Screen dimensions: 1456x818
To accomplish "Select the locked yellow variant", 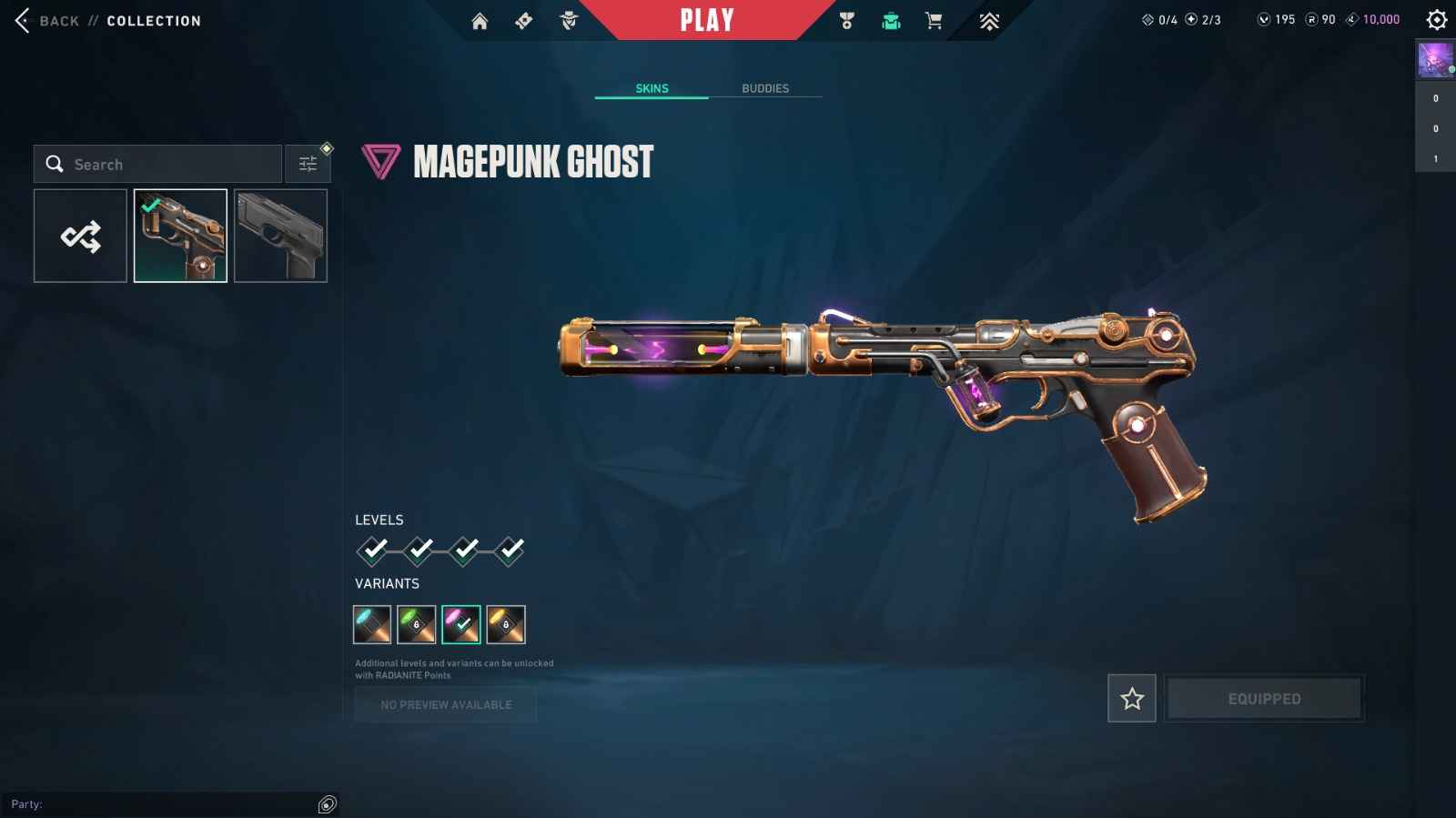I will [506, 624].
